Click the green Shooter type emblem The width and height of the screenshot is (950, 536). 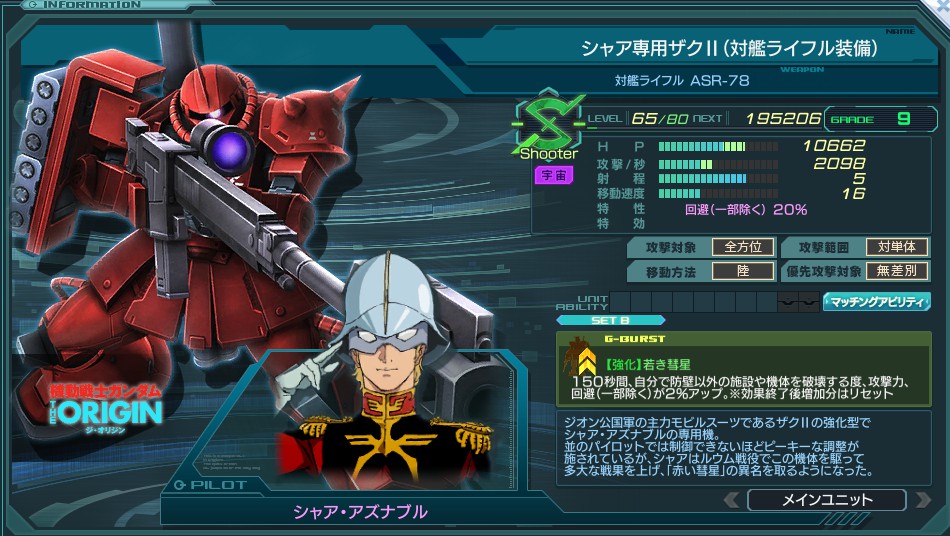(547, 123)
